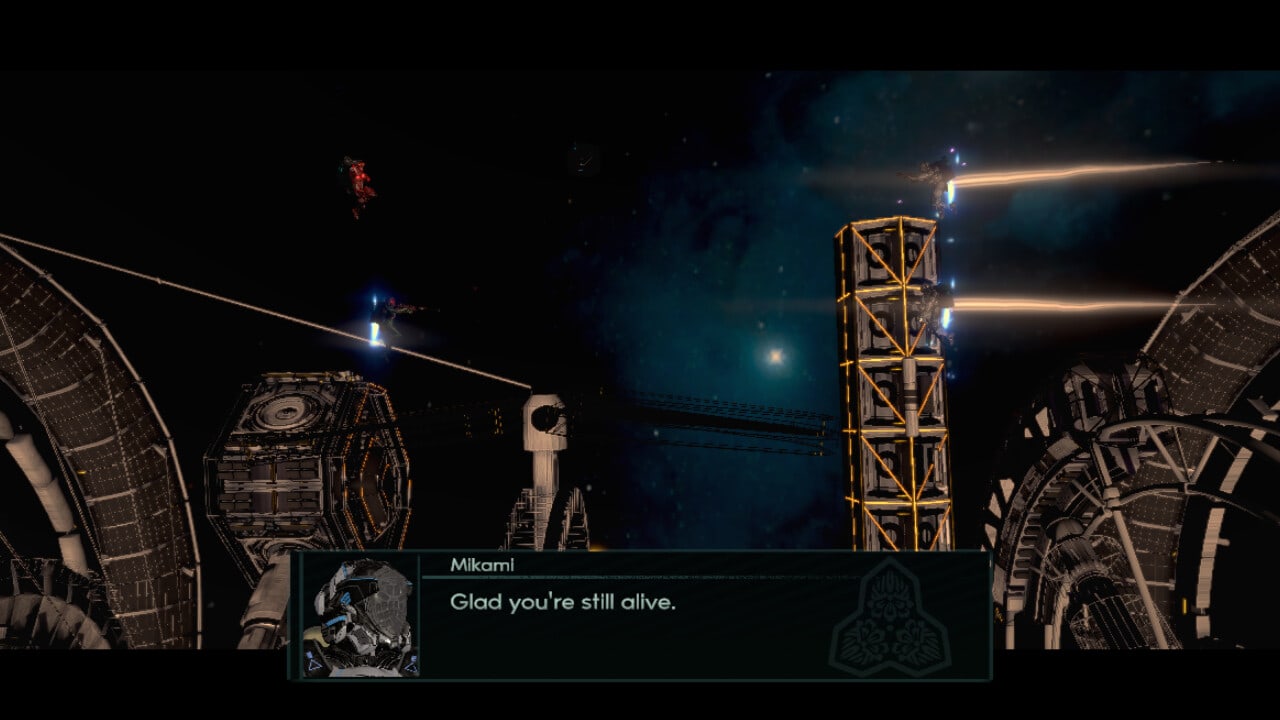This screenshot has width=1280, height=720.
Task: Click Mikami's helmet portrait in the dialogue
Action: coord(361,615)
